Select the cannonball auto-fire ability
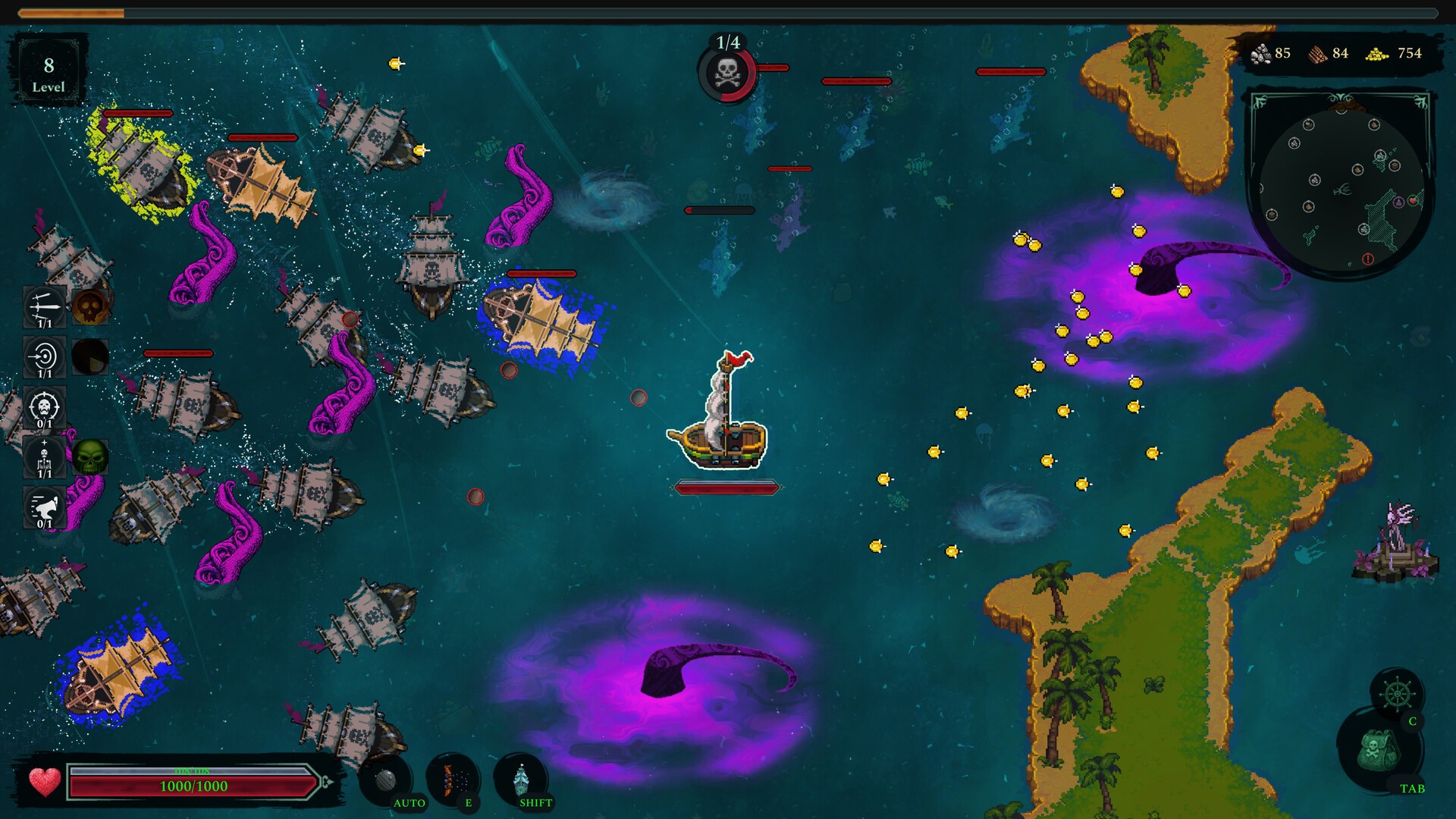 (385, 780)
